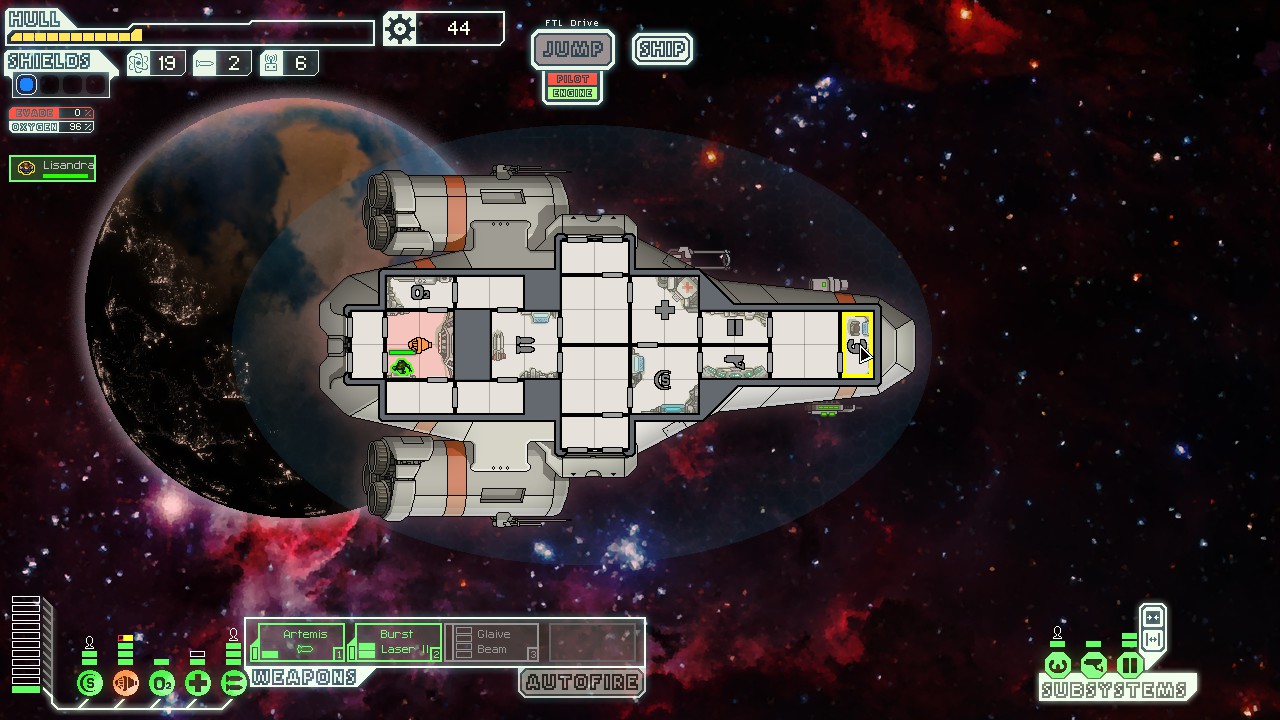The width and height of the screenshot is (1280, 720).
Task: Toggle the AUTOFIRE button
Action: (582, 683)
